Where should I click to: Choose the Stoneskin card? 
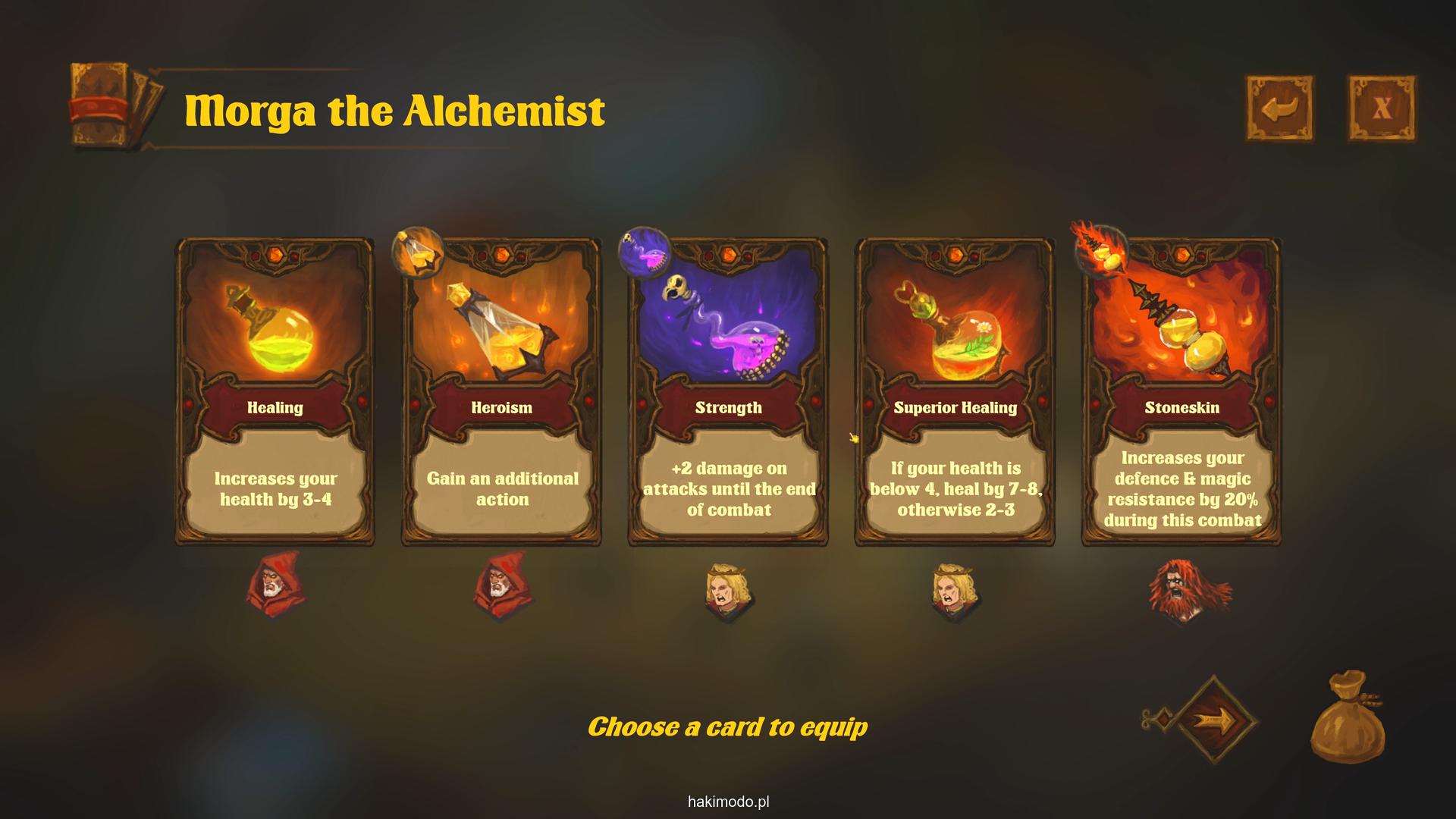(x=1181, y=392)
